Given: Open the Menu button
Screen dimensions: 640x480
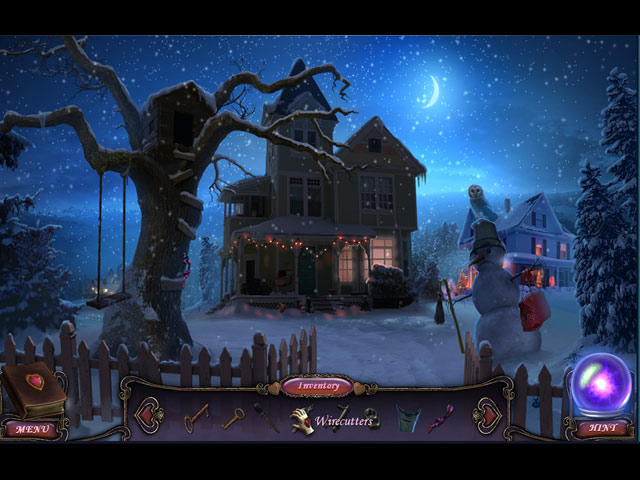Looking at the screenshot, I should (33, 429).
